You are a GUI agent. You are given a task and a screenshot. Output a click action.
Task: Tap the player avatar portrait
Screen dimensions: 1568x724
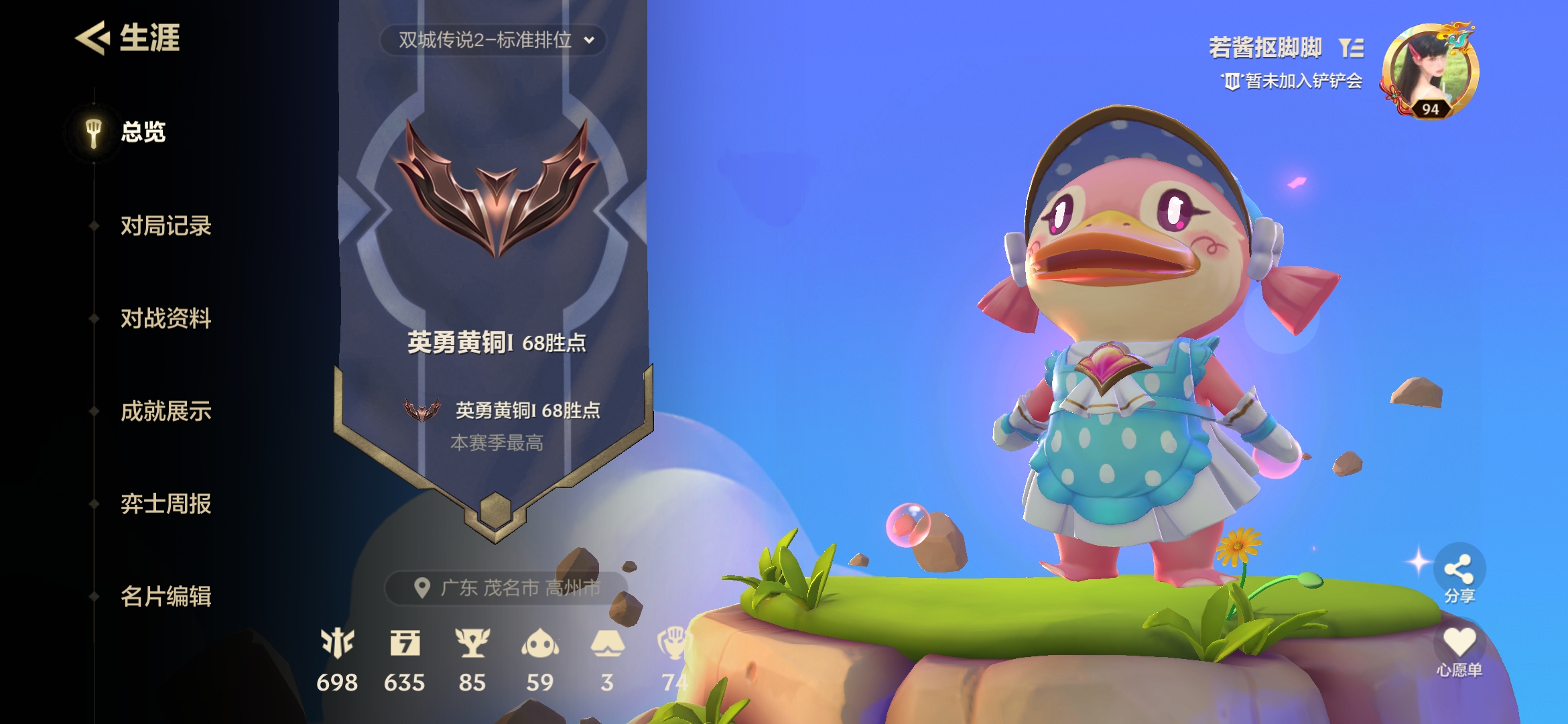click(x=1430, y=71)
